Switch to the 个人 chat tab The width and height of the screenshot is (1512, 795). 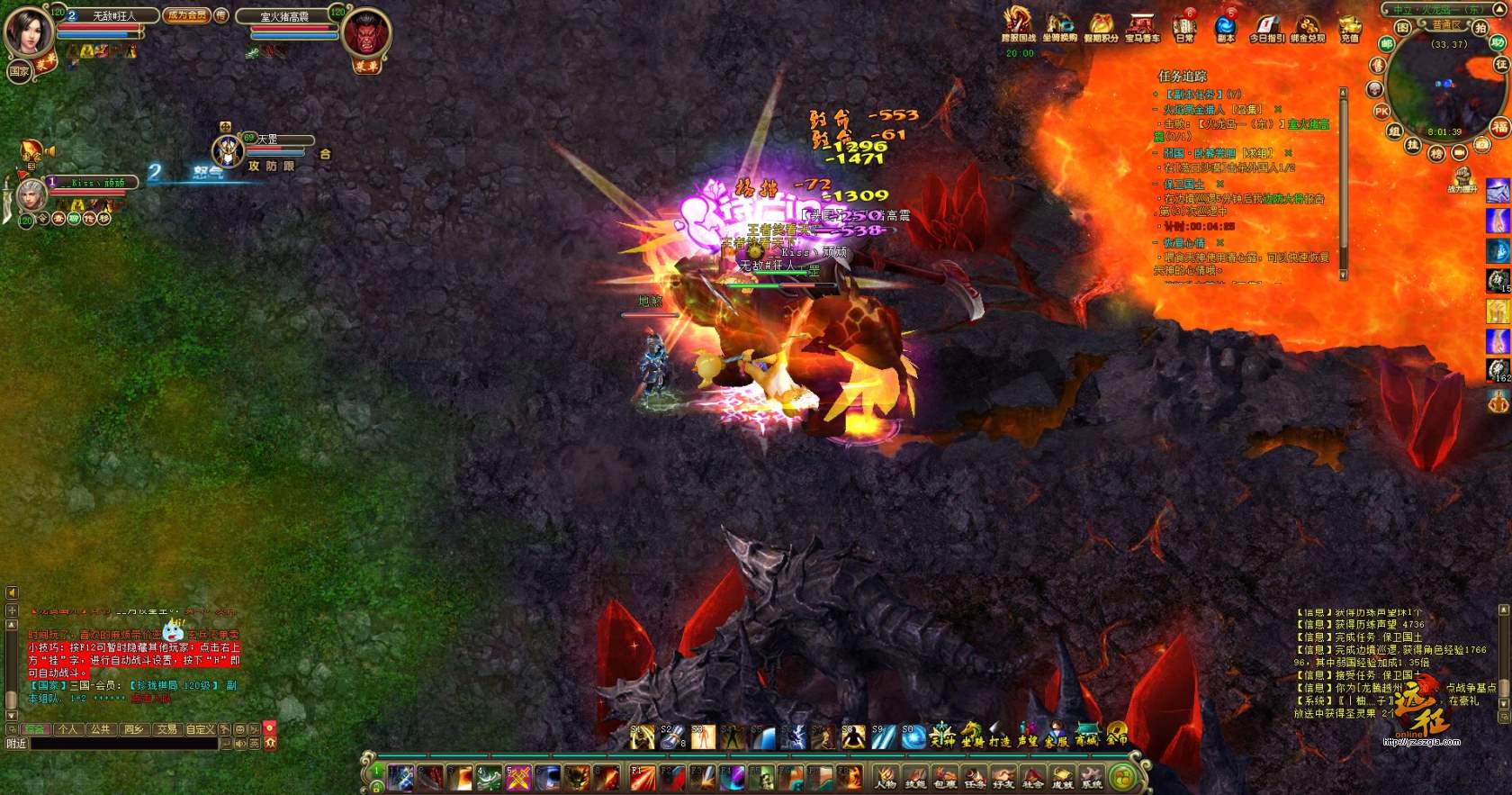tap(67, 728)
